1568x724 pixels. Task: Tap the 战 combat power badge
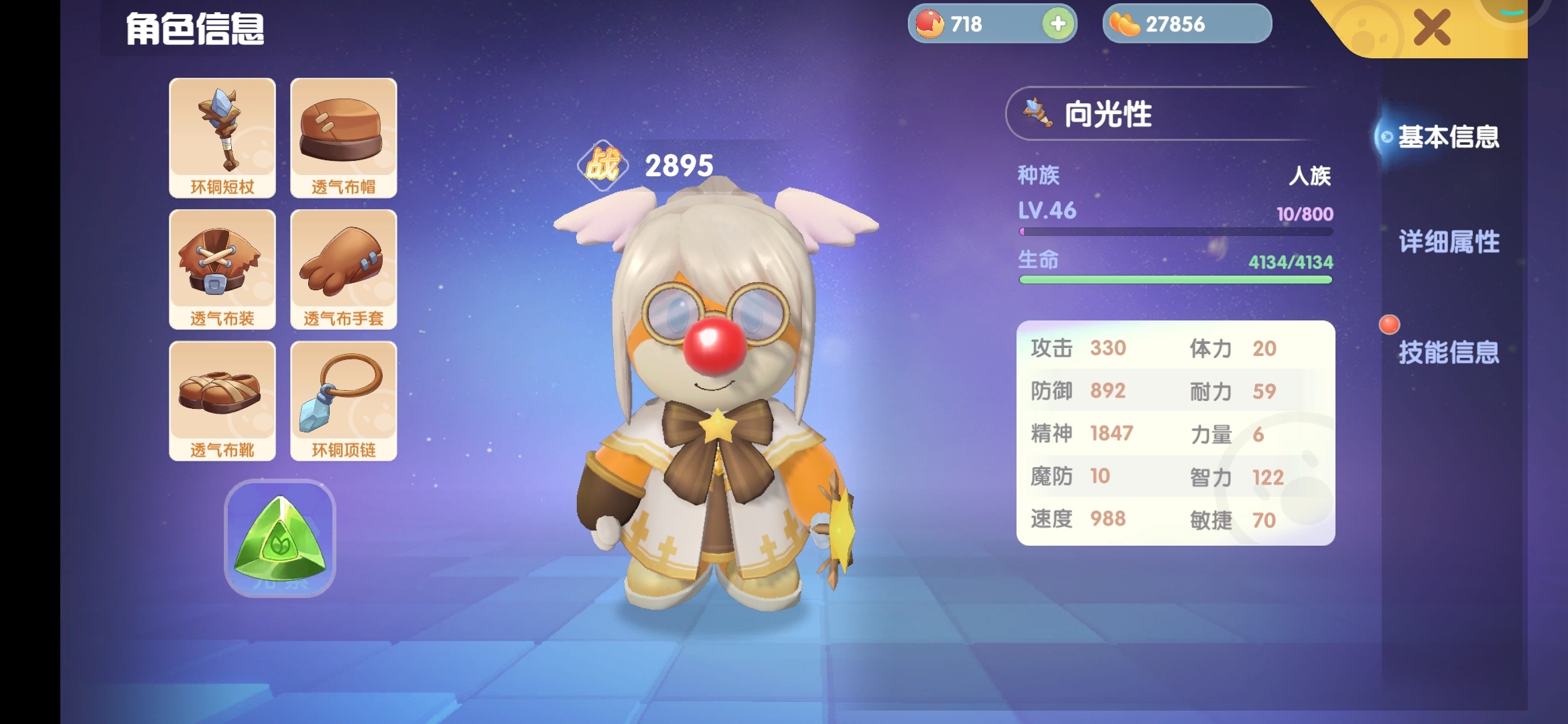(x=602, y=165)
